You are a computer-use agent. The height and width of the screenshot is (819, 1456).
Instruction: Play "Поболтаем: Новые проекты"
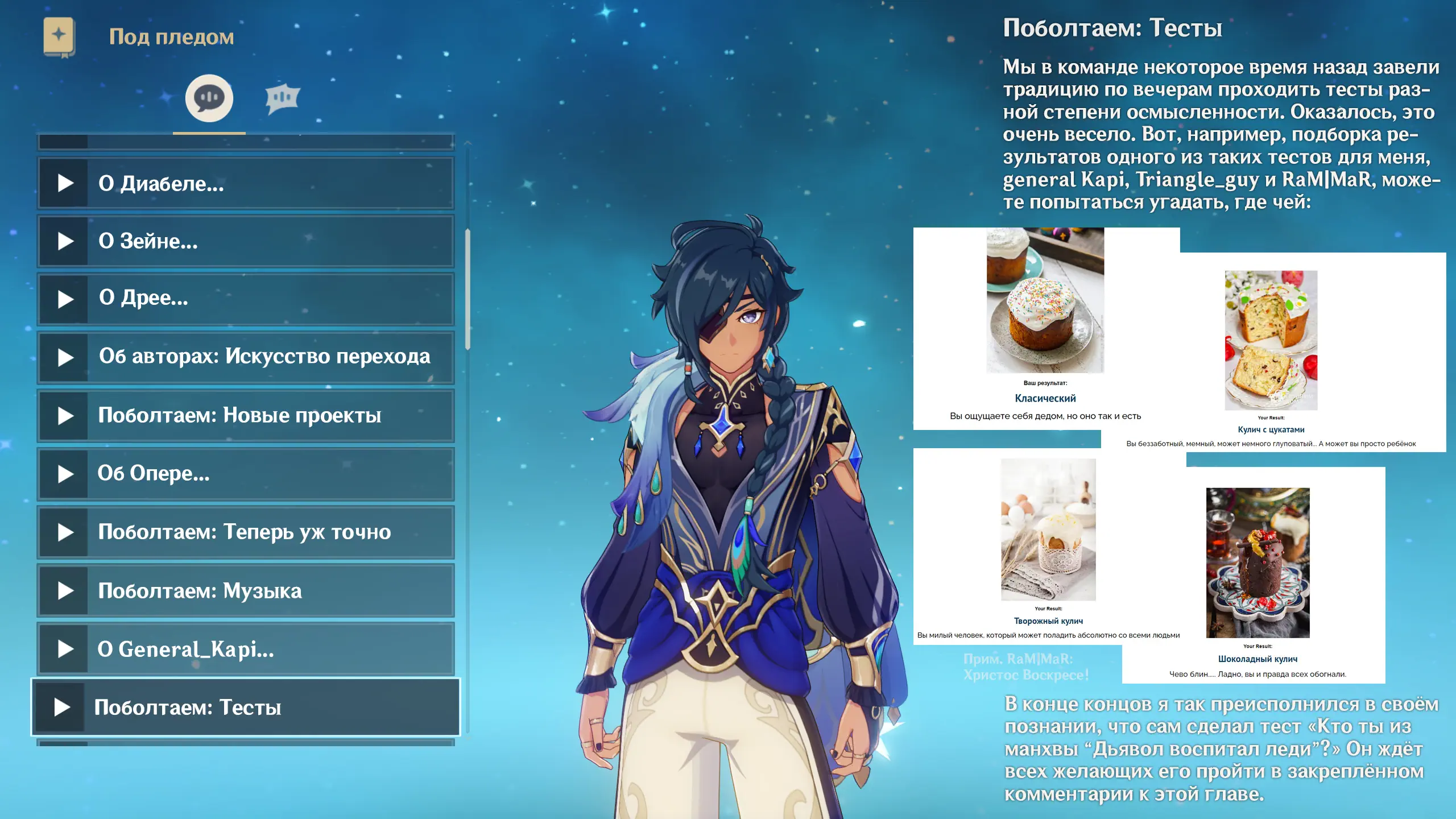246,416
